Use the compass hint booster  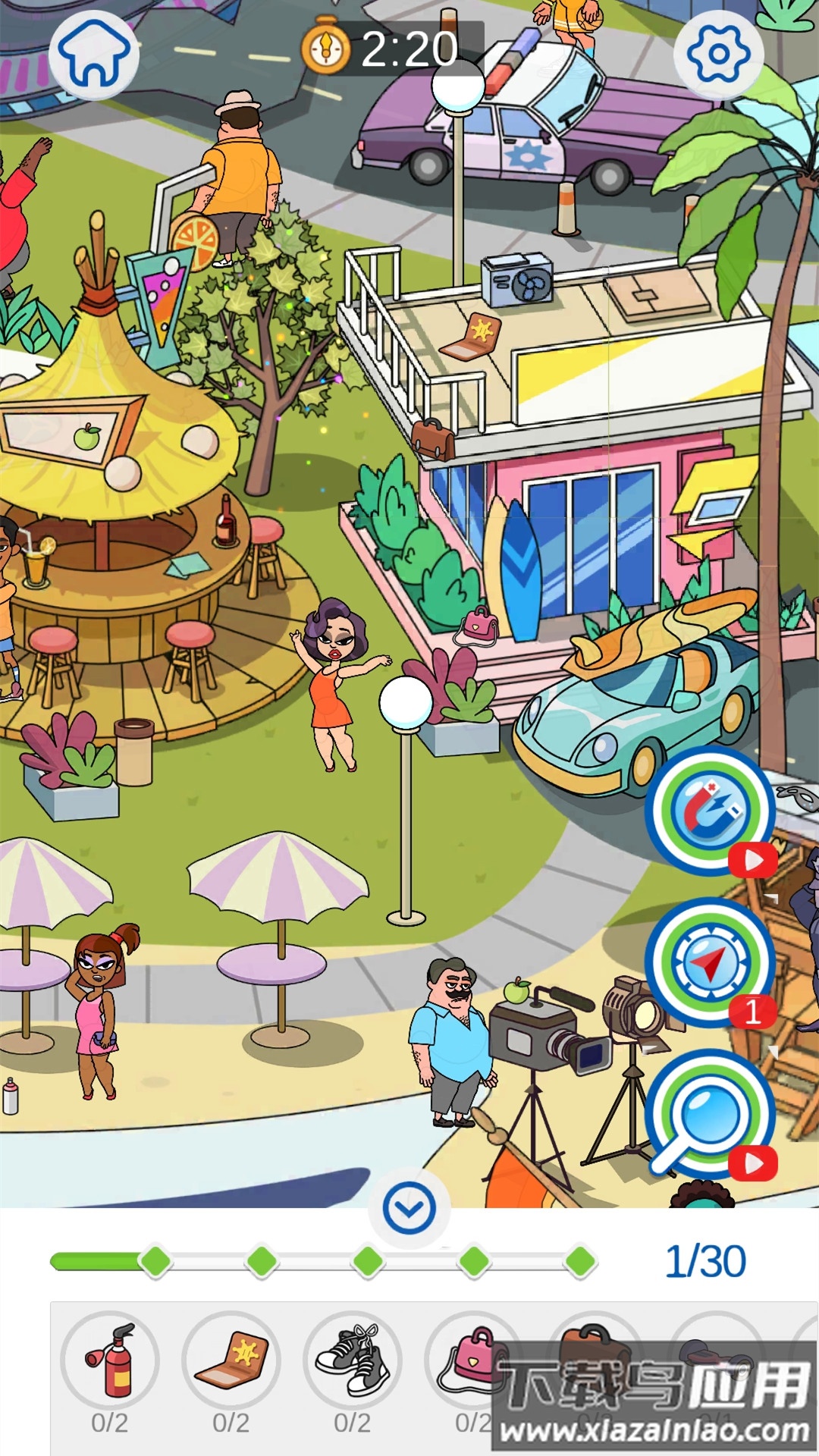pyautogui.click(x=710, y=962)
